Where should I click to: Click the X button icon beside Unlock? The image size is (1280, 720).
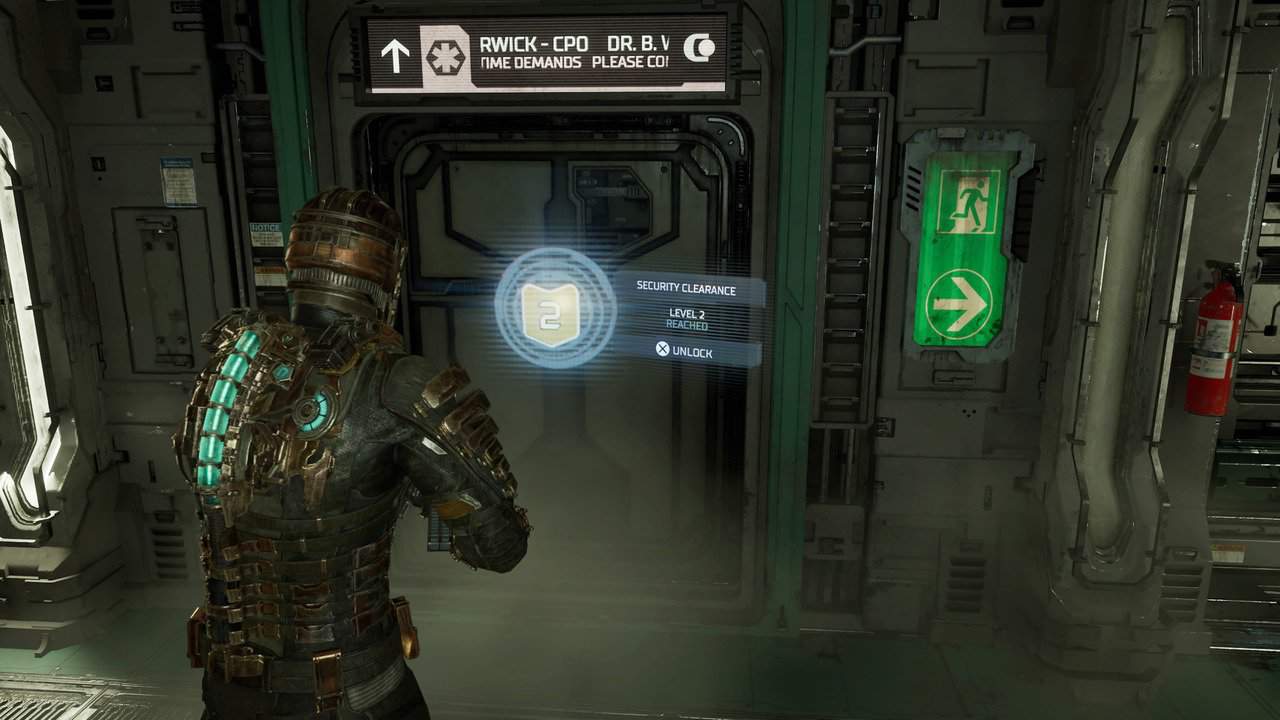[x=661, y=352]
